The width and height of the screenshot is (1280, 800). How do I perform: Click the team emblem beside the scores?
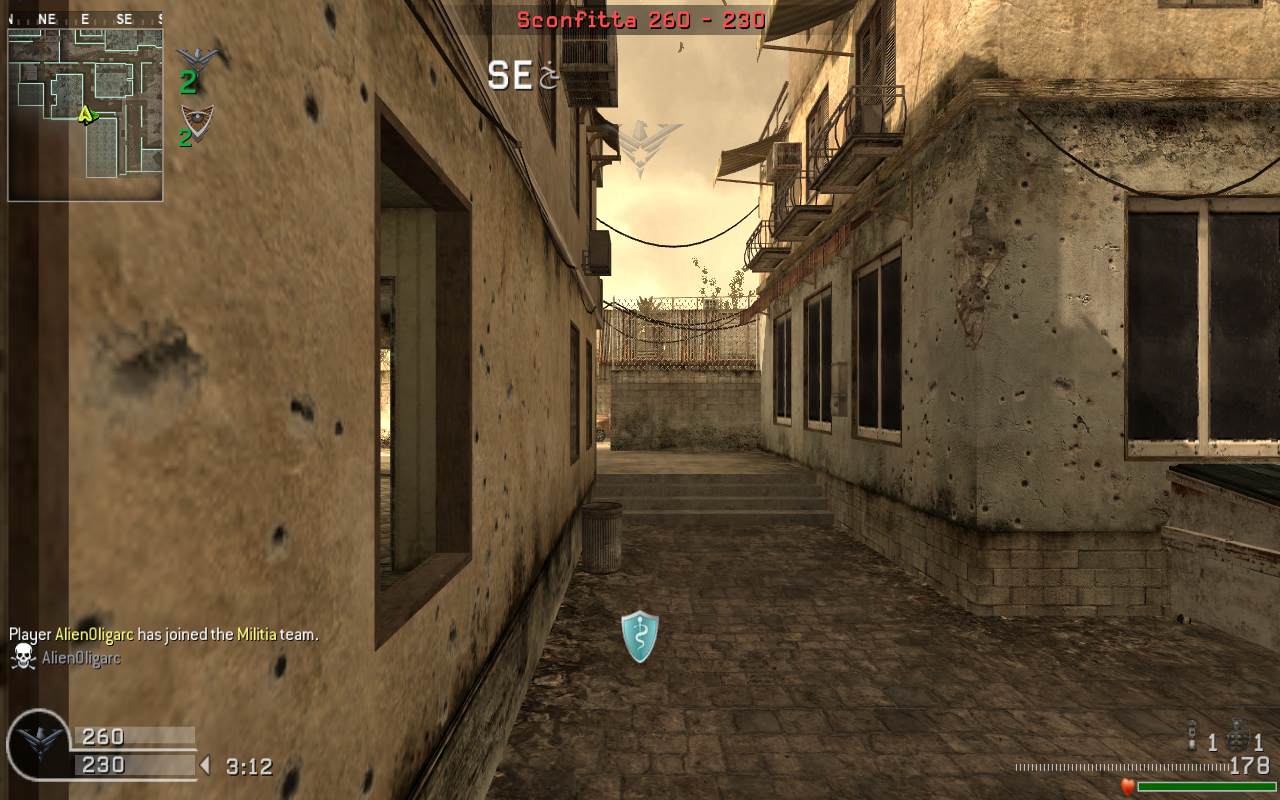(x=40, y=746)
